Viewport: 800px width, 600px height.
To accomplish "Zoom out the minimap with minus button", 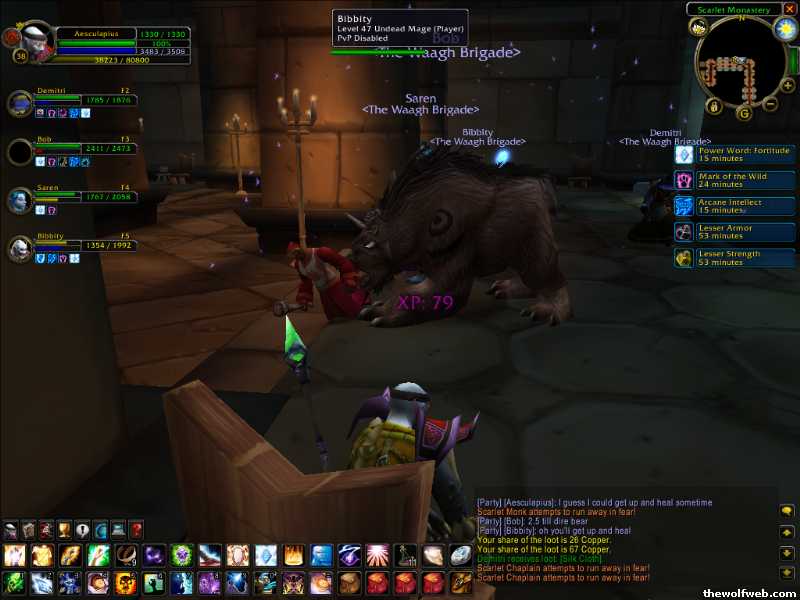I will click(x=773, y=103).
